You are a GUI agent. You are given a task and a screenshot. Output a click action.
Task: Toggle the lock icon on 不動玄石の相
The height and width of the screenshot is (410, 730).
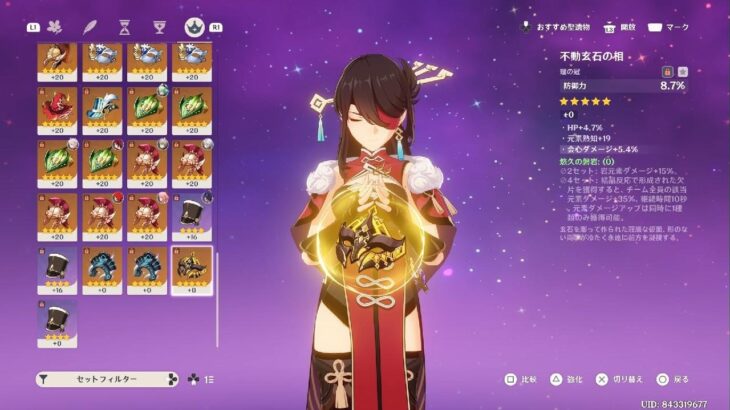tap(666, 73)
